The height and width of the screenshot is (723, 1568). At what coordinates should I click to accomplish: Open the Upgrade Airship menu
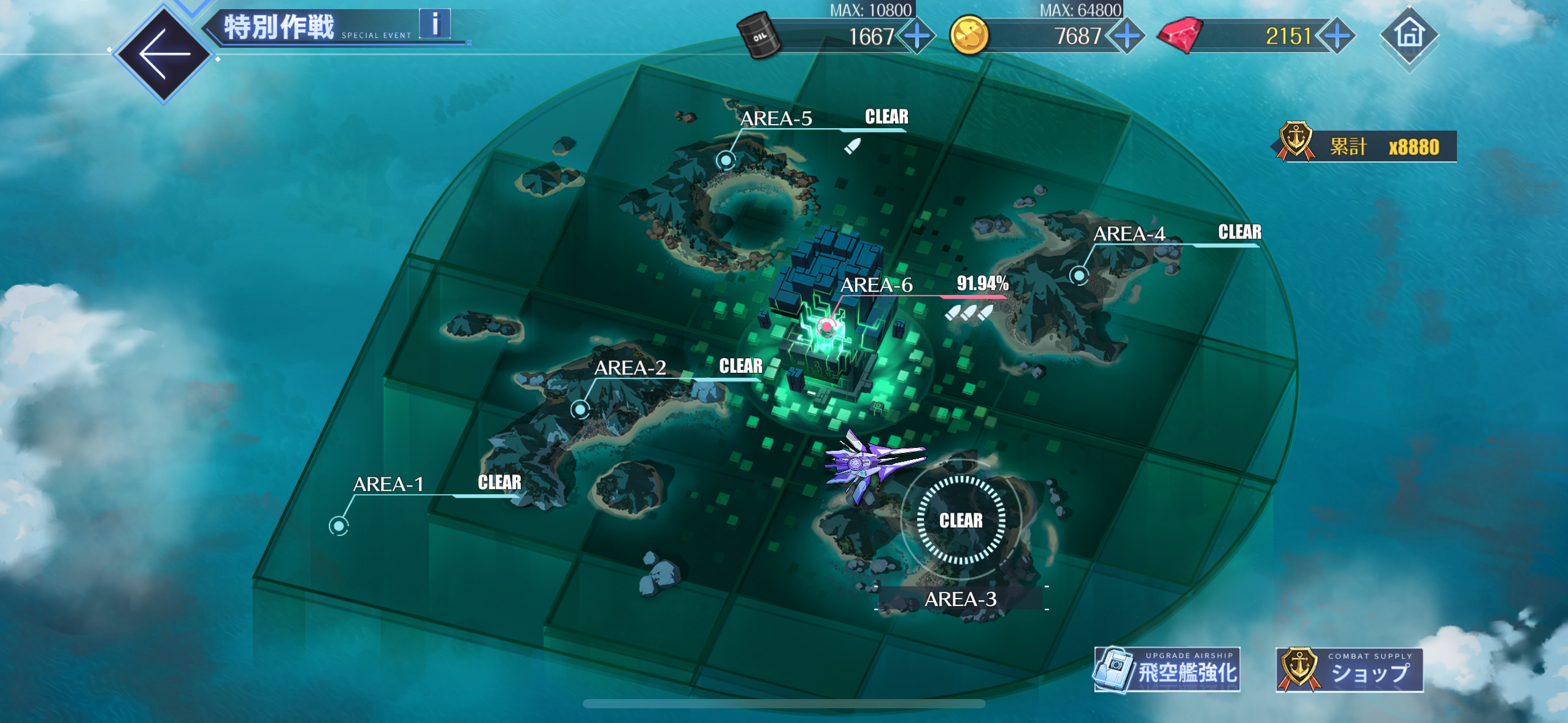click(1167, 670)
